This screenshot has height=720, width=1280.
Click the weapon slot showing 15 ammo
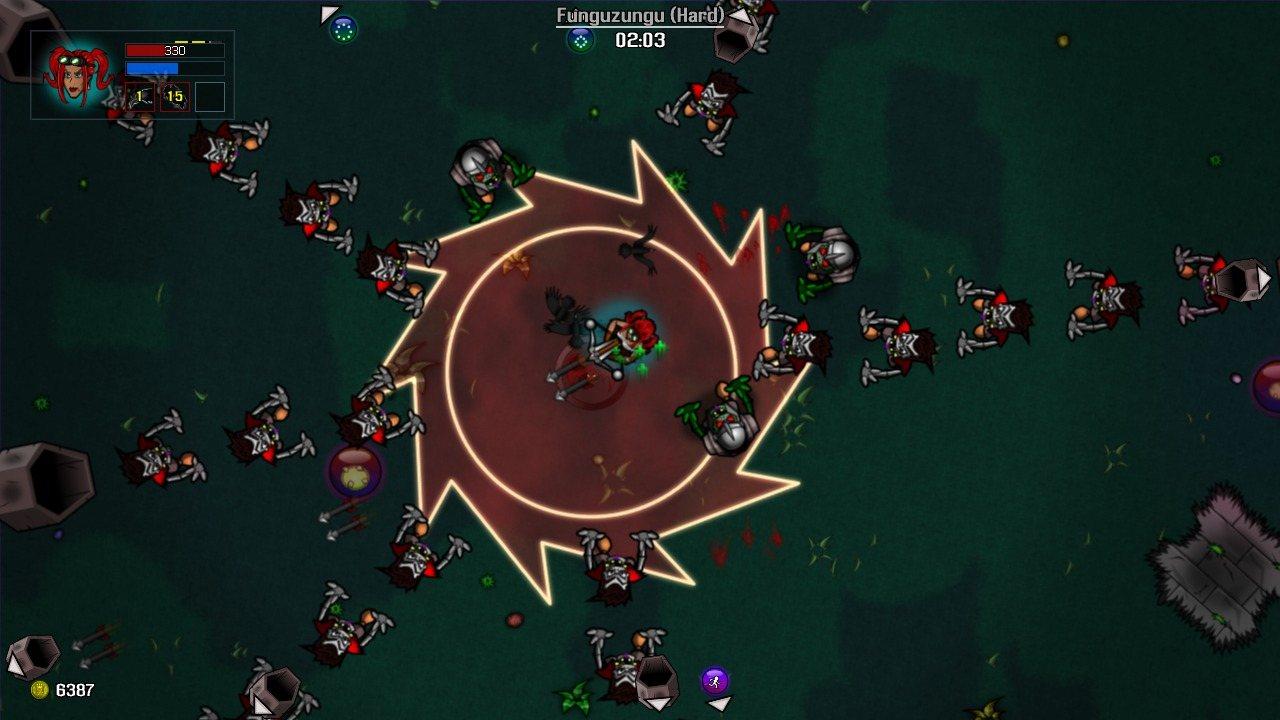(173, 97)
